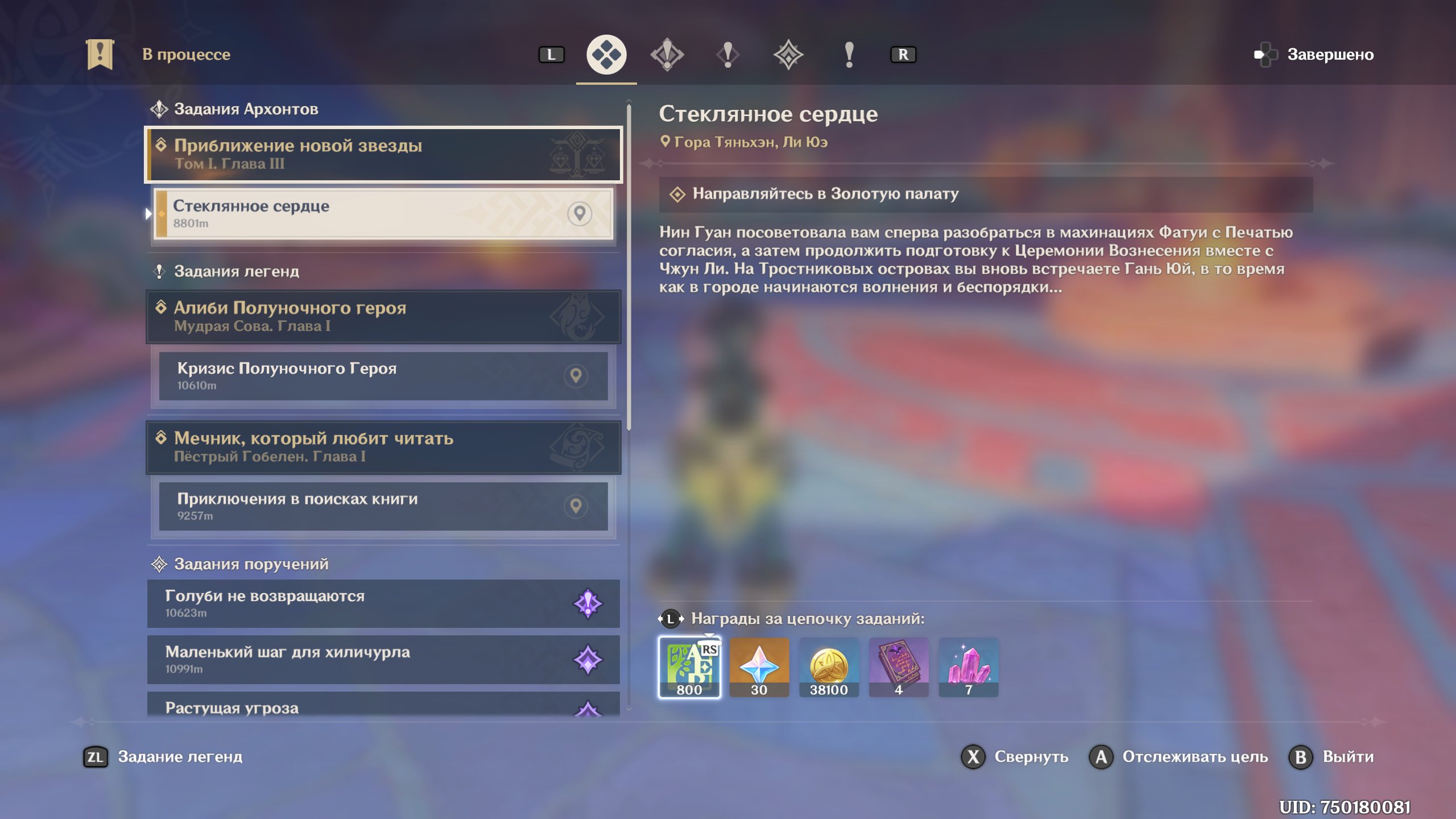Expand the Приближение новой звезды quest header
The width and height of the screenshot is (1456, 819).
(383, 154)
